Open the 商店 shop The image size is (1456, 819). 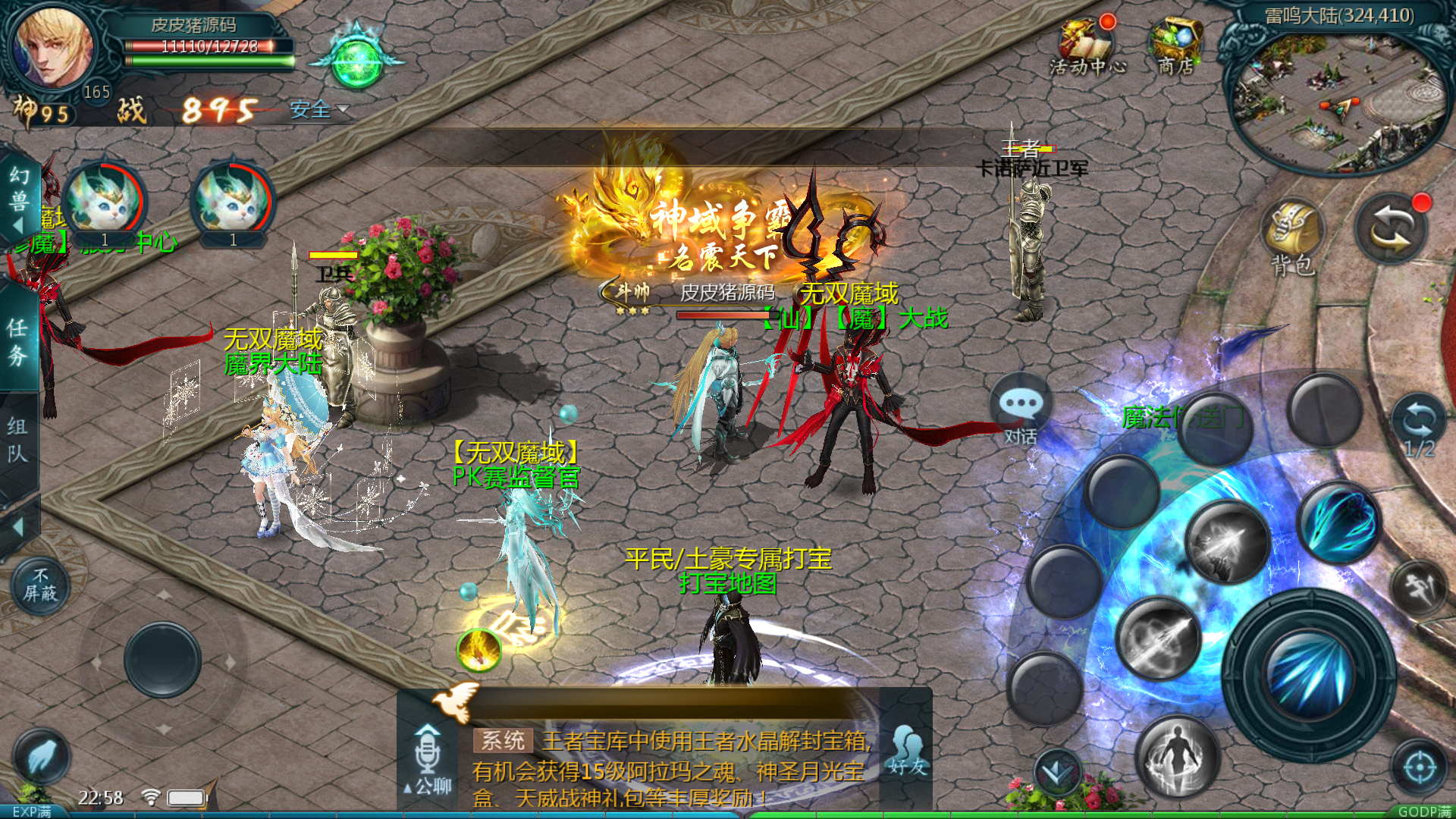[x=1175, y=45]
